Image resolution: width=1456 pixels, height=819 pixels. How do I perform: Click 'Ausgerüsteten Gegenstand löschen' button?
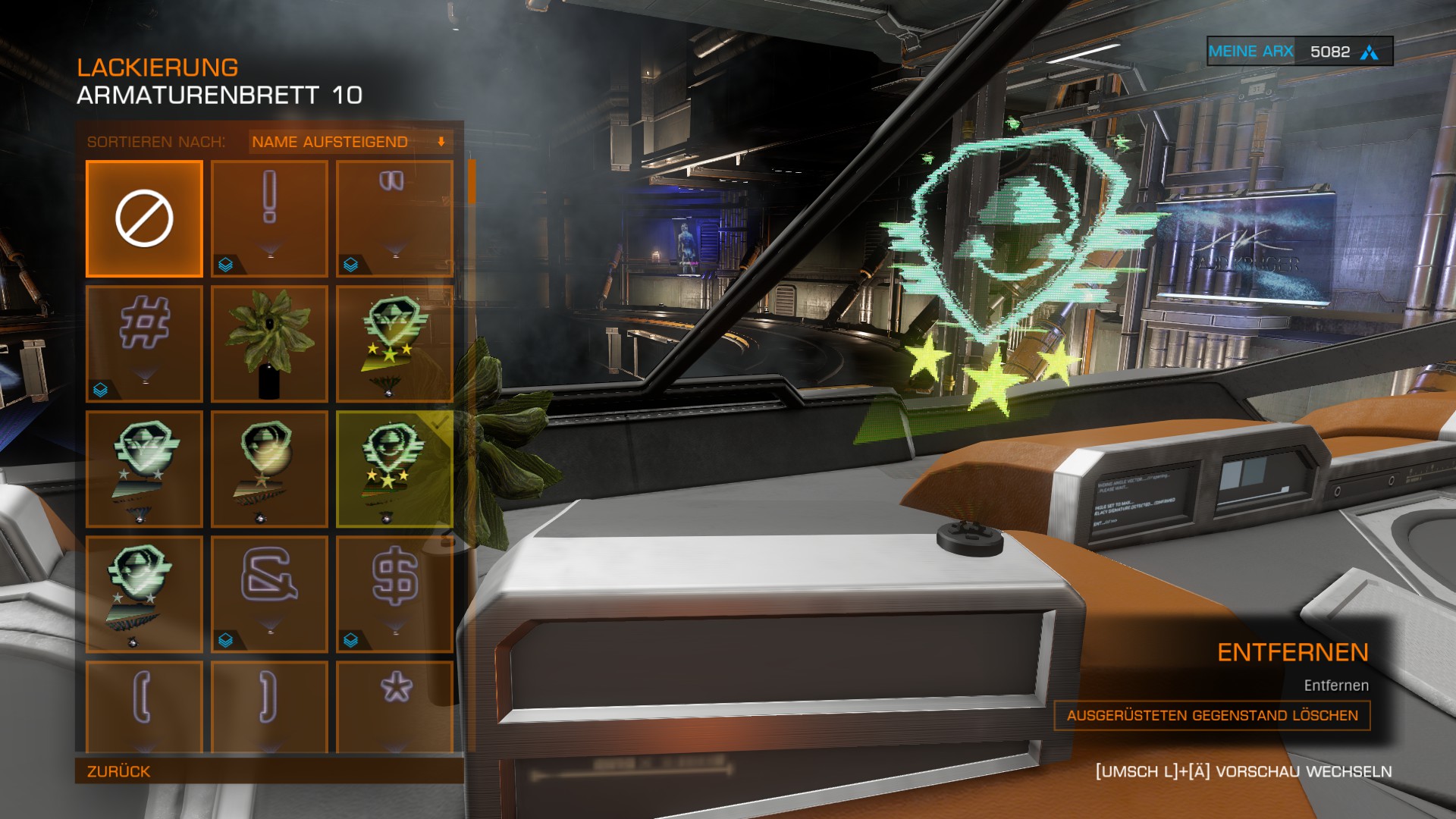[1212, 715]
